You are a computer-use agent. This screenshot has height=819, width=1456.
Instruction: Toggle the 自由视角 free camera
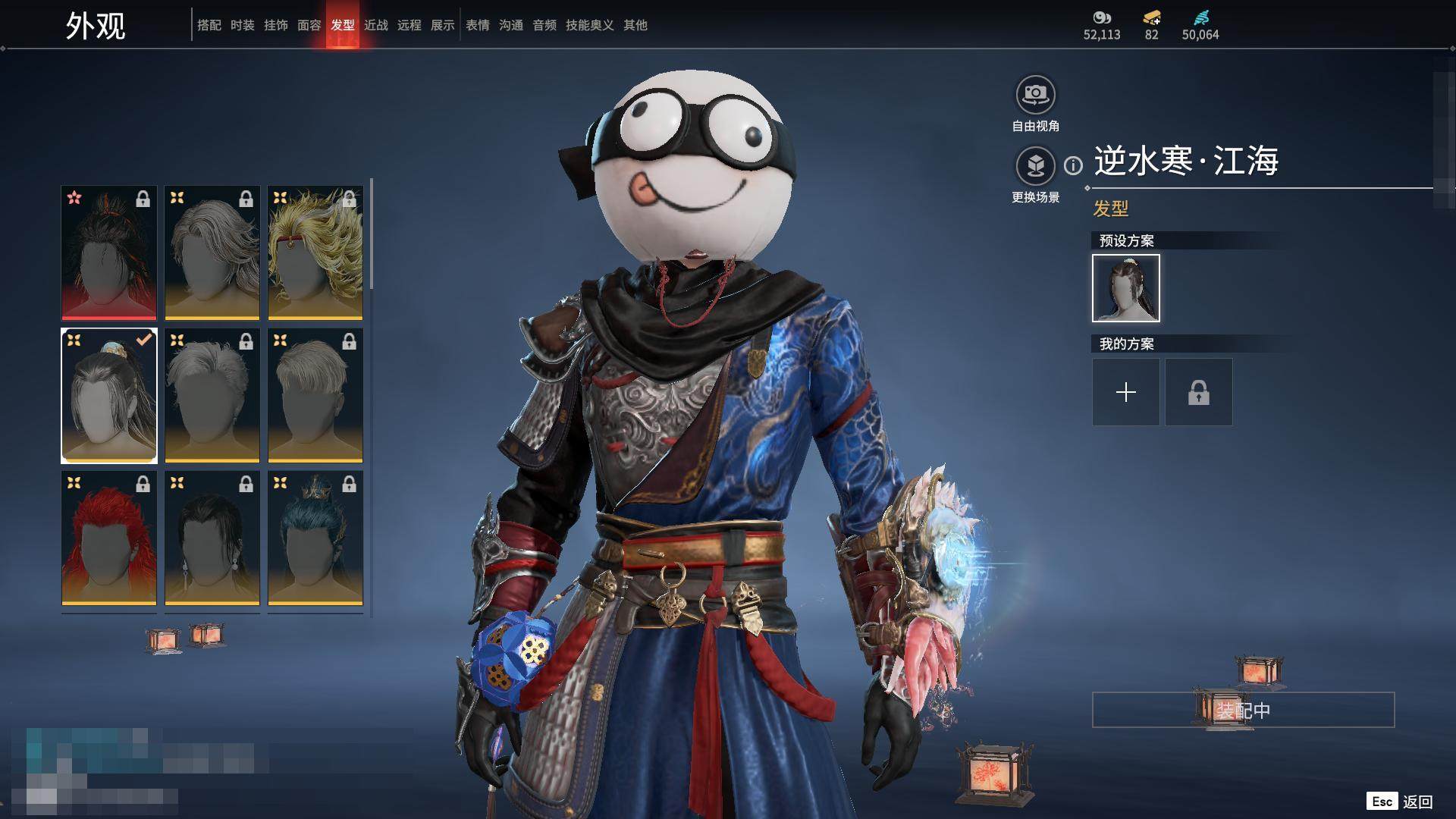point(1035,96)
